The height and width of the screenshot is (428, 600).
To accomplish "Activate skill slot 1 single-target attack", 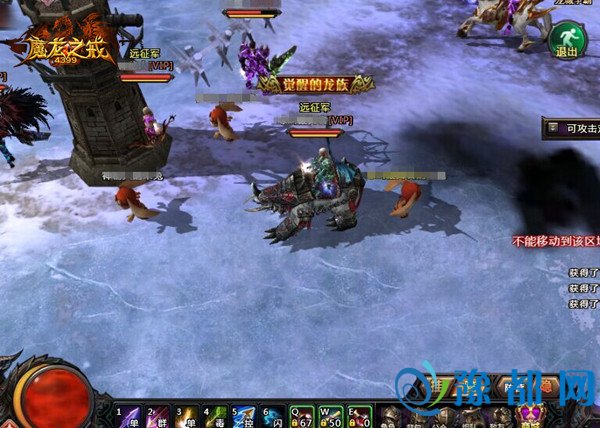I will [129, 416].
